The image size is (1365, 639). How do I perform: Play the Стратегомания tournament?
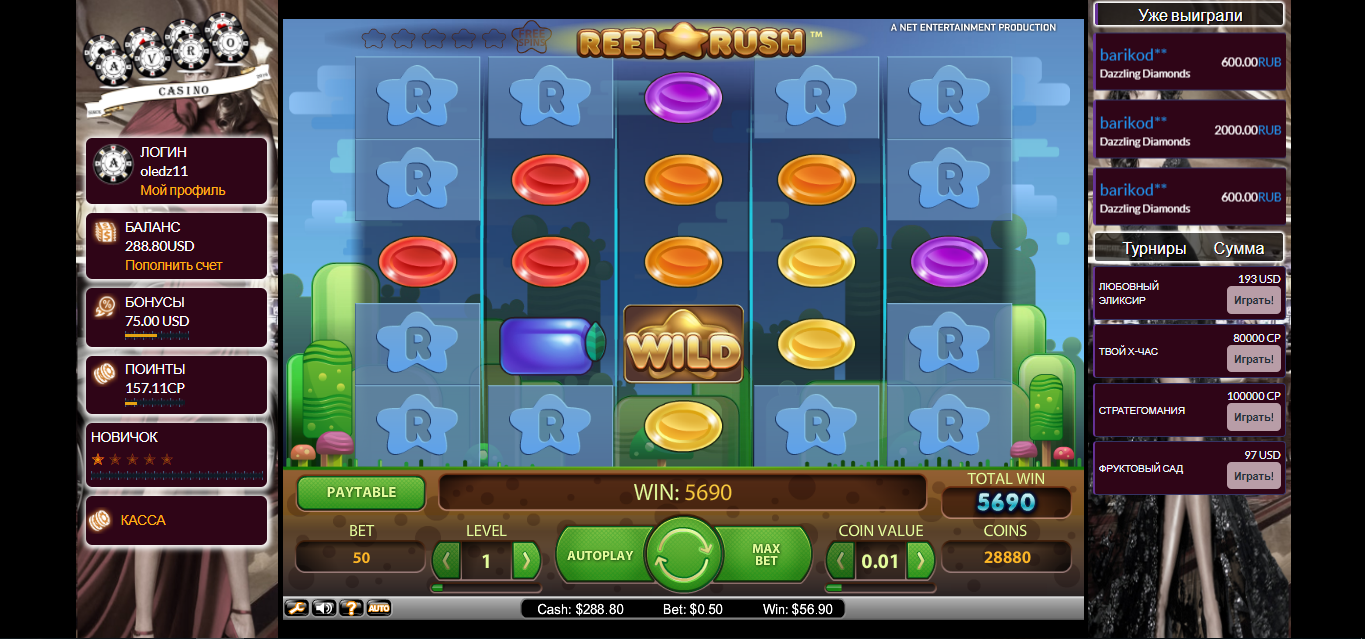point(1253,418)
